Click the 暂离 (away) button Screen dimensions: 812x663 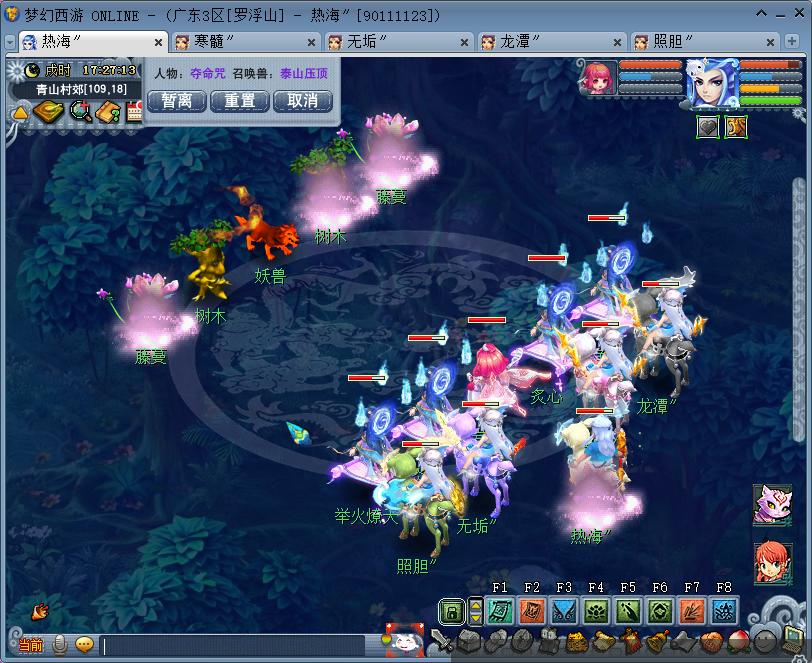point(177,101)
